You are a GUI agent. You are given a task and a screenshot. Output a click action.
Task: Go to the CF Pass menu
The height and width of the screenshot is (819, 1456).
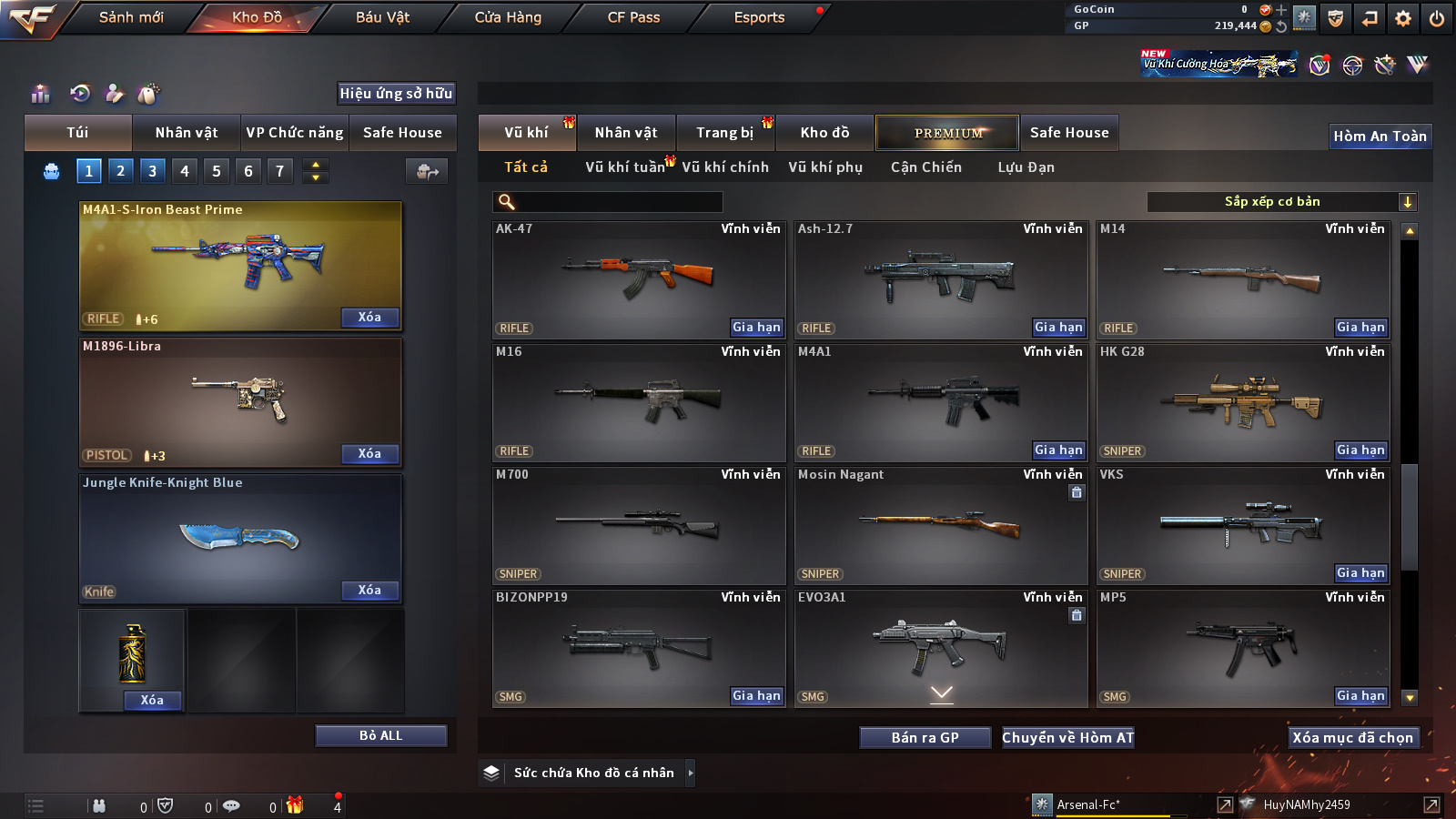tap(633, 17)
